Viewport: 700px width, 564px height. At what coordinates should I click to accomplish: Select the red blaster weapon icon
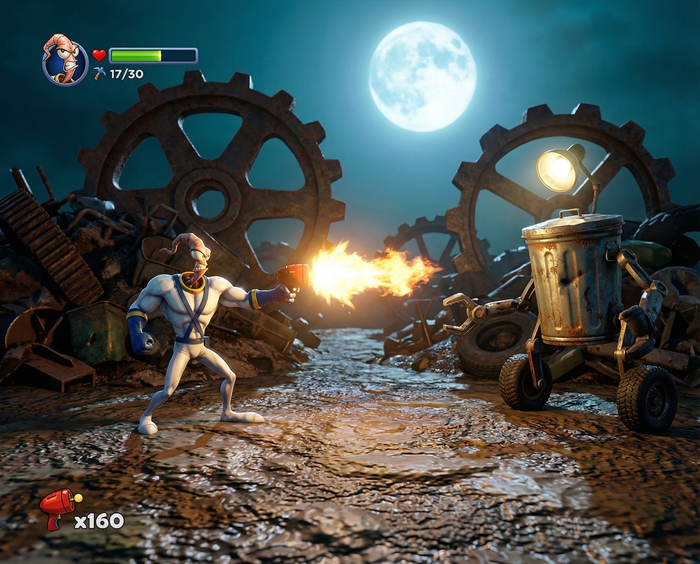point(59,509)
